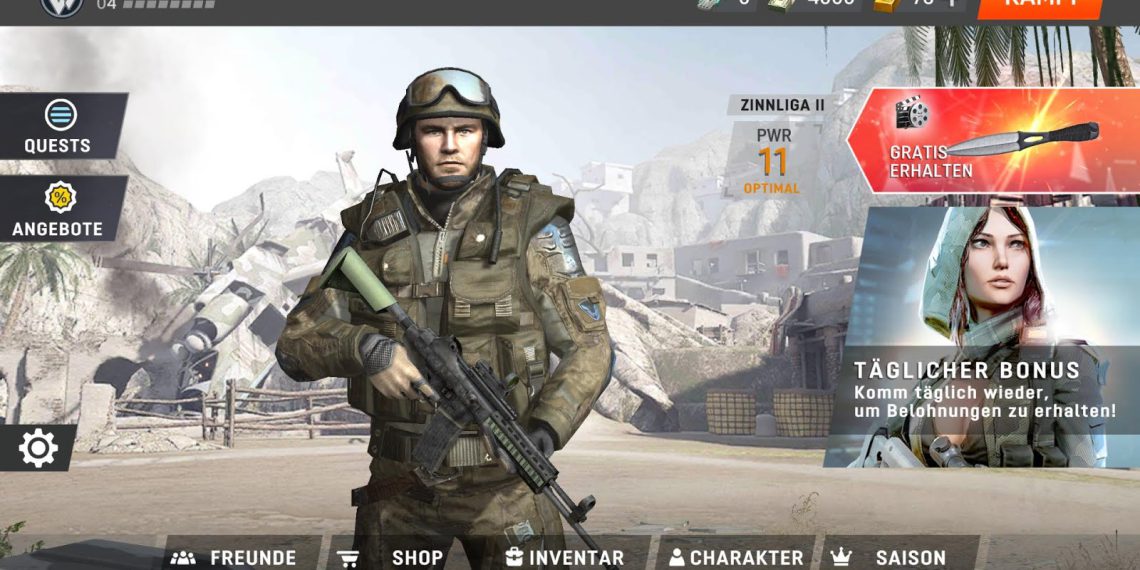Open the Quests menu
The width and height of the screenshot is (1140, 570).
[x=59, y=126]
